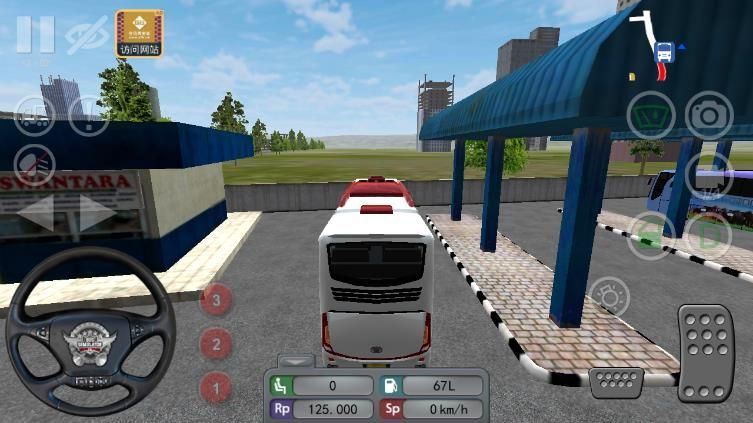Switch view with the camera button
The width and height of the screenshot is (753, 423).
[709, 115]
